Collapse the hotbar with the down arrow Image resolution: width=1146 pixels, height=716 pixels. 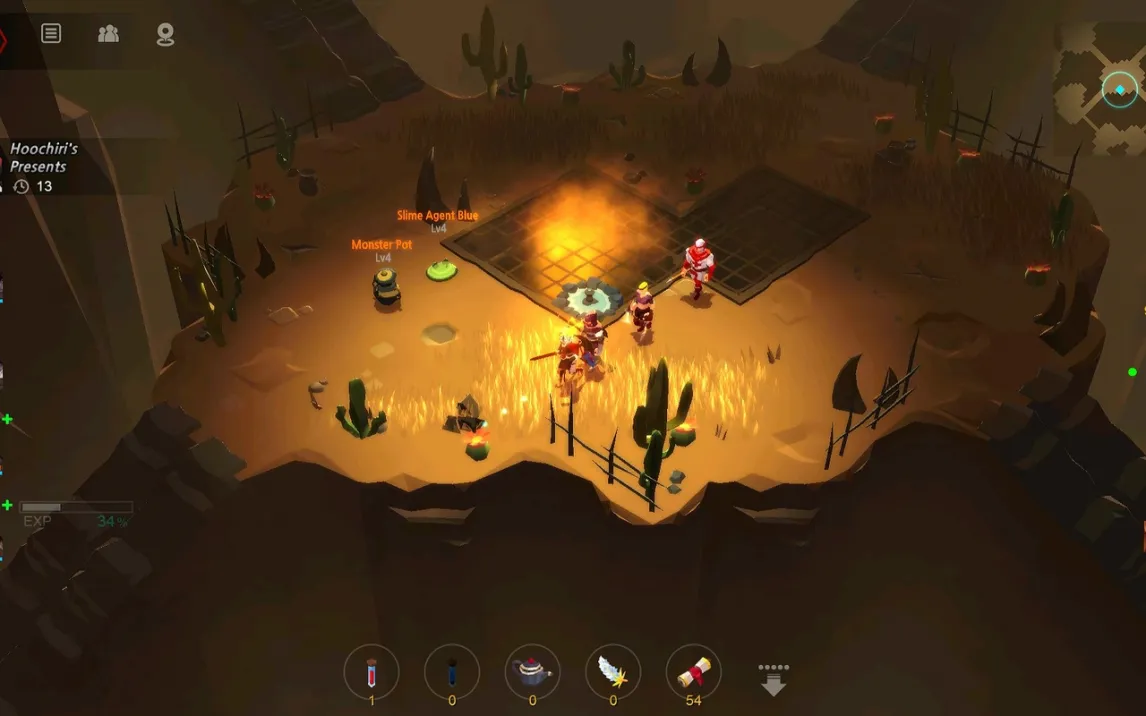tap(773, 679)
